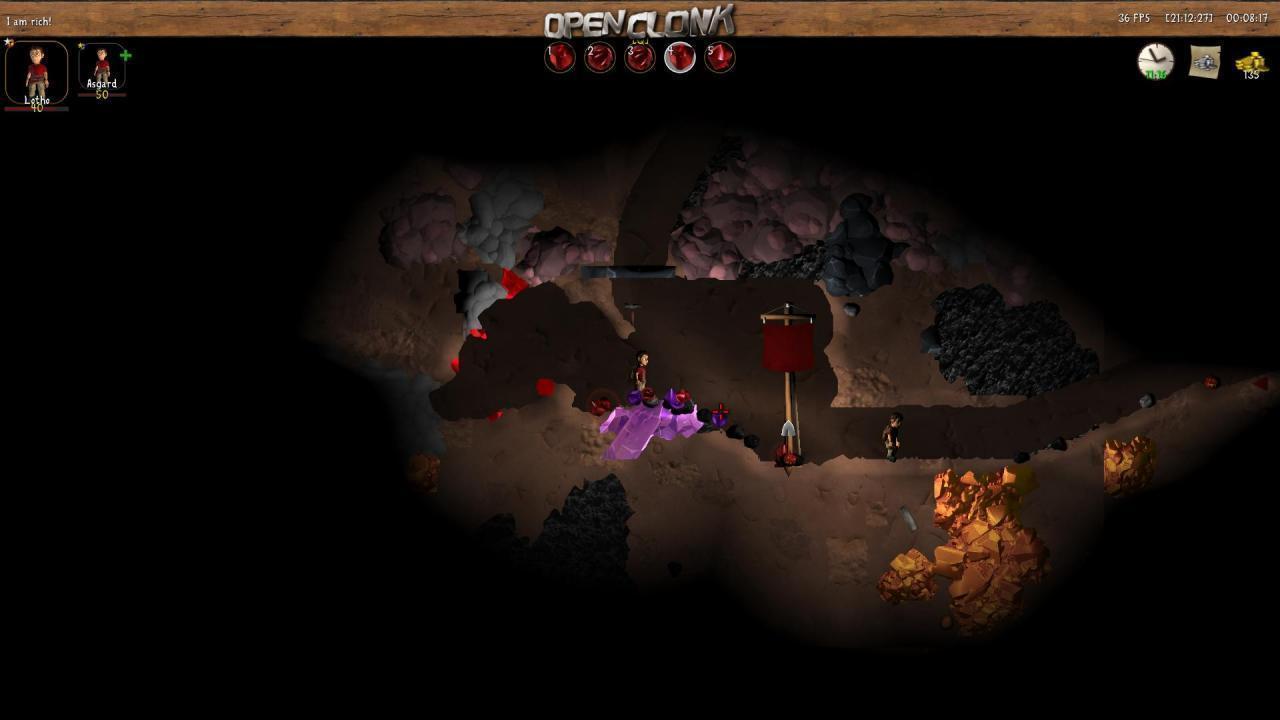Select ruby in inventory slot 5
This screenshot has width=1280, height=720.
(x=720, y=58)
